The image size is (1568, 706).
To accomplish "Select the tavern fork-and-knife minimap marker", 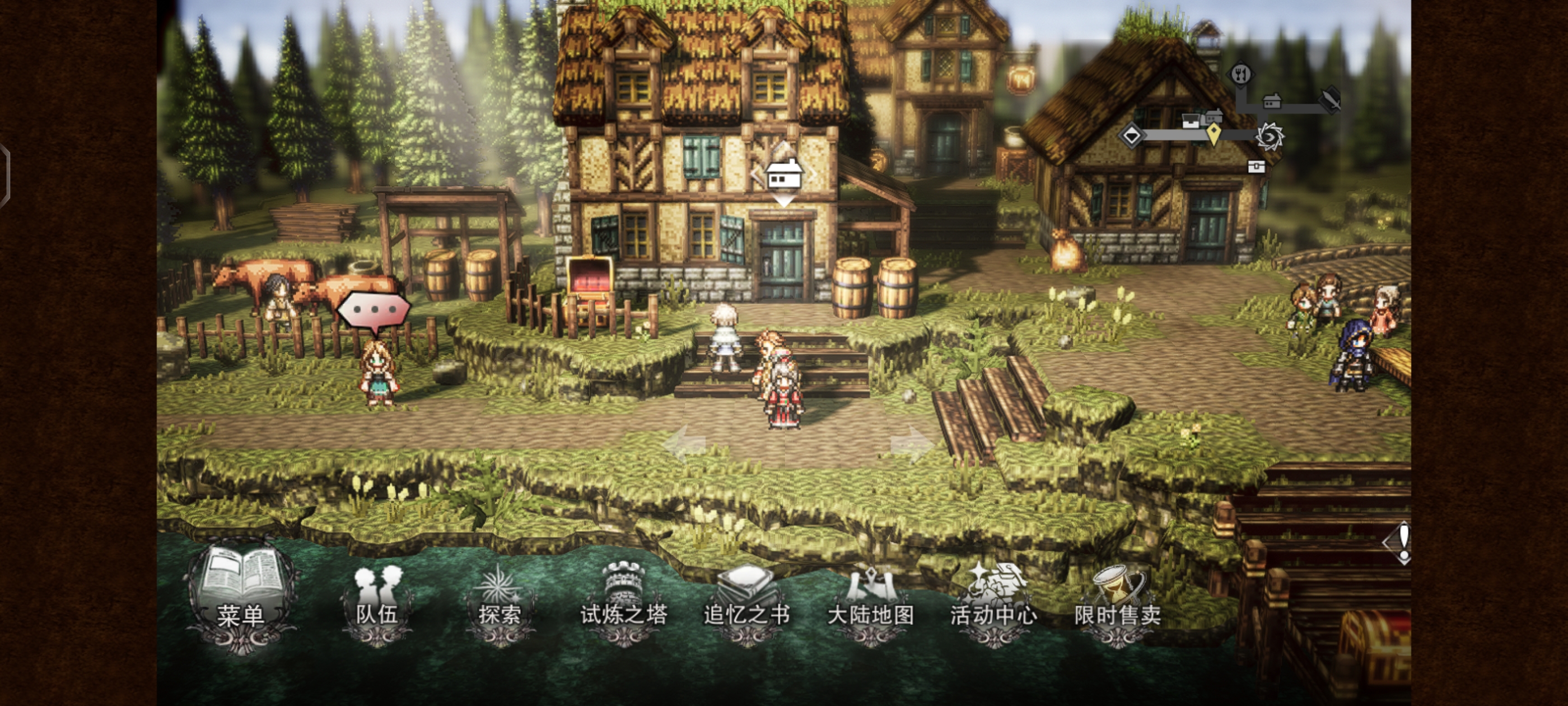I will (1240, 75).
